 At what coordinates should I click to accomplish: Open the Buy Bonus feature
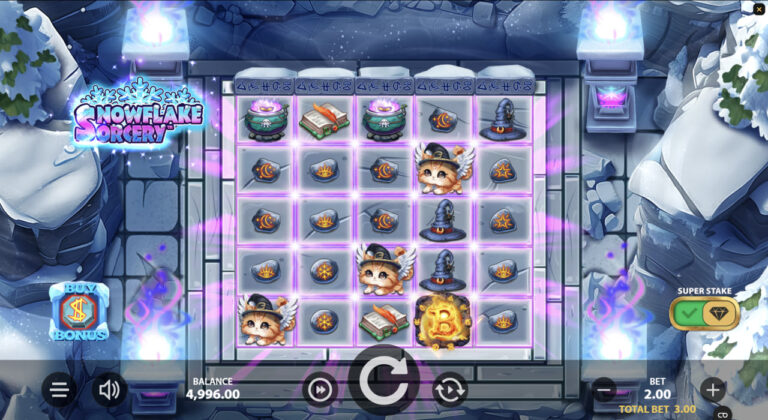click(x=79, y=311)
